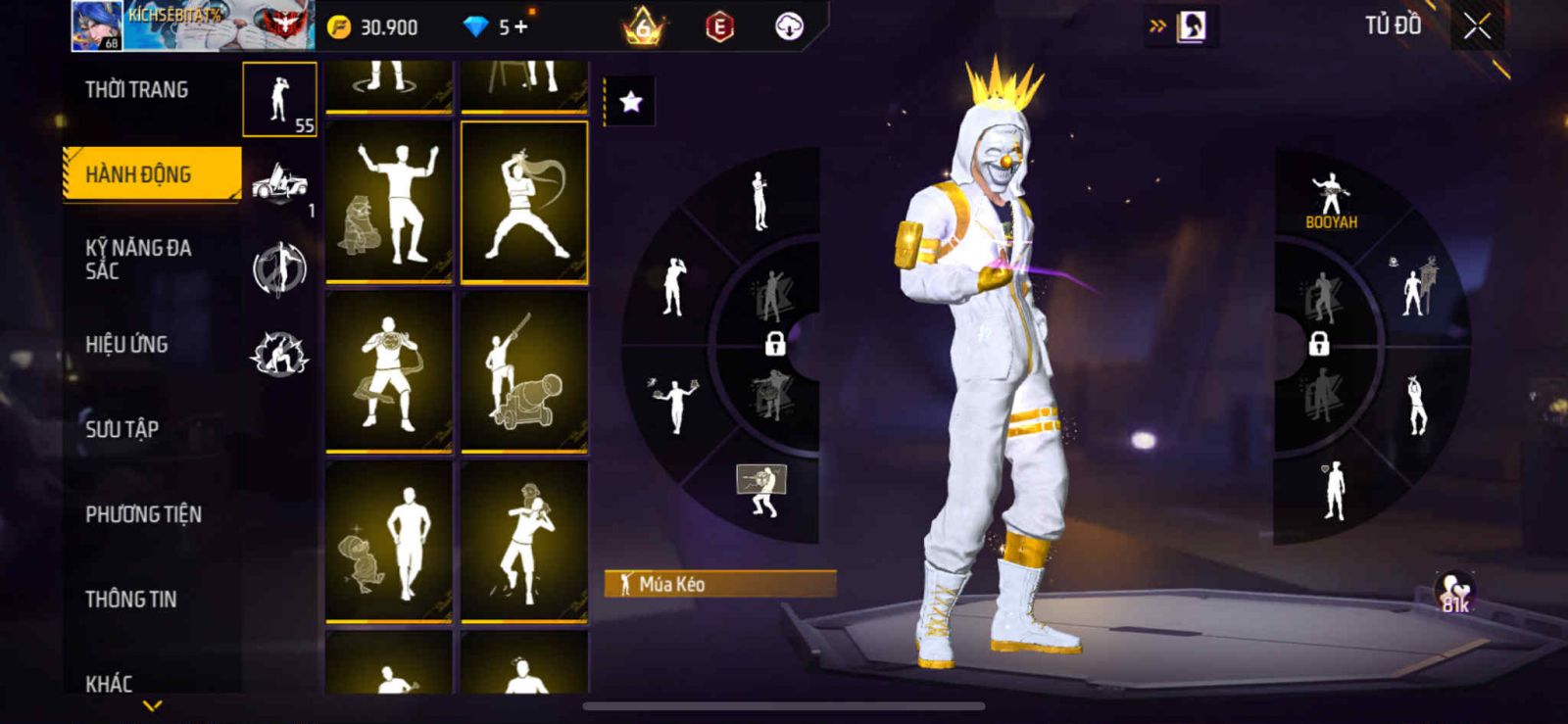
Task: Open the Hiệu Ứng section
Action: pyautogui.click(x=126, y=344)
